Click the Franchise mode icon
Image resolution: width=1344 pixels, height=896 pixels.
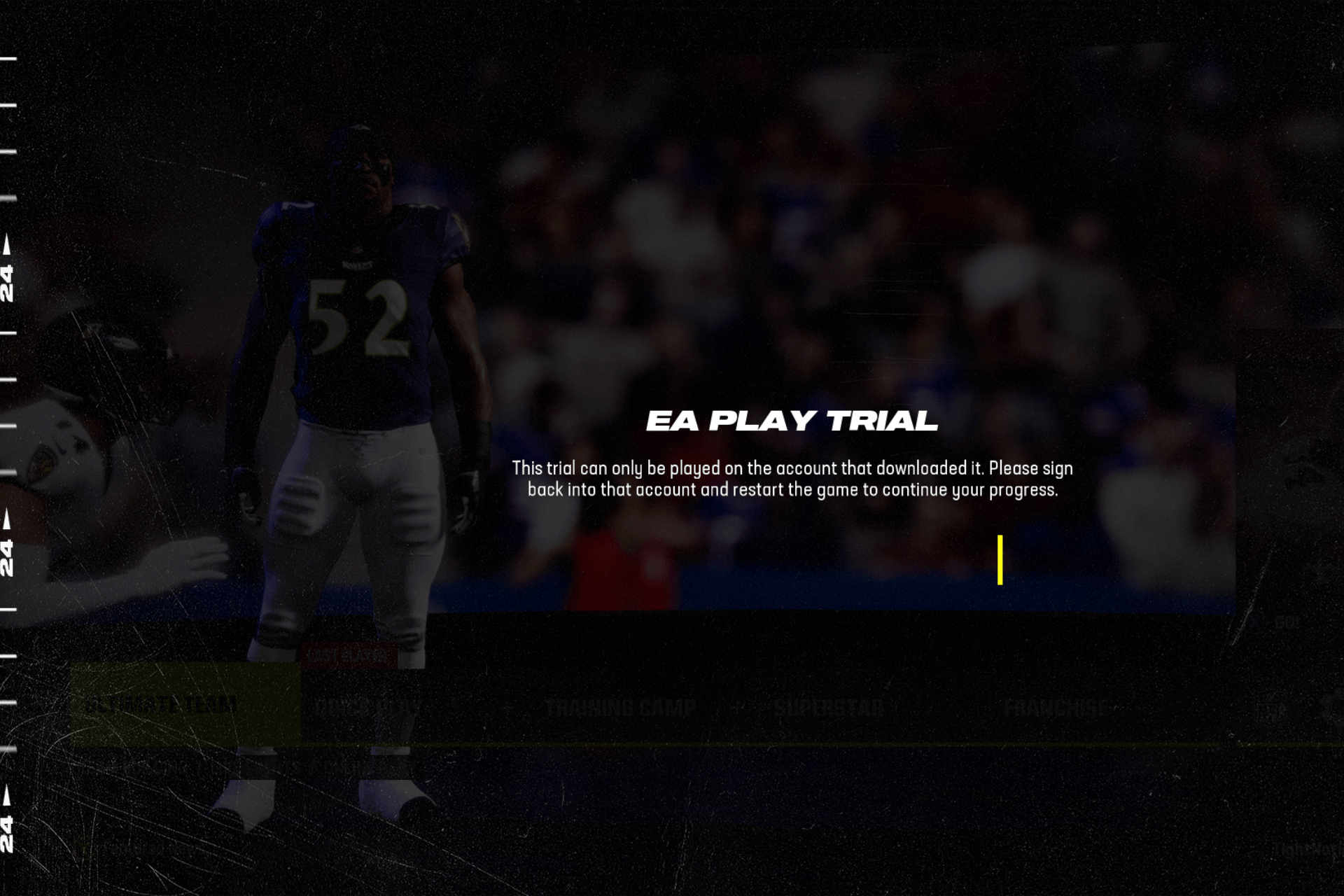[1057, 706]
